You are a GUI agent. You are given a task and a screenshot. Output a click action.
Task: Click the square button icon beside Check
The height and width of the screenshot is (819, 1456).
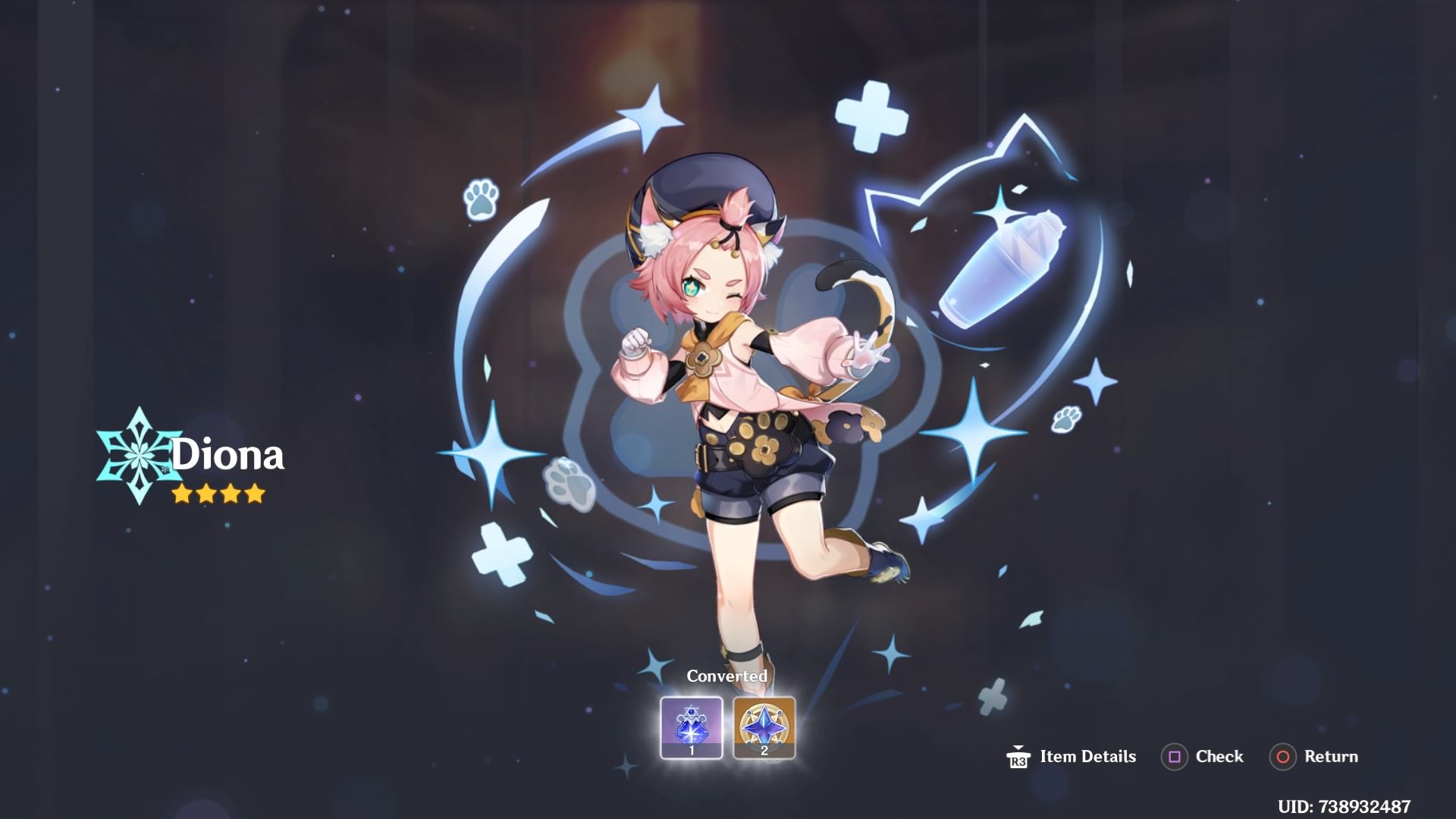(1177, 756)
